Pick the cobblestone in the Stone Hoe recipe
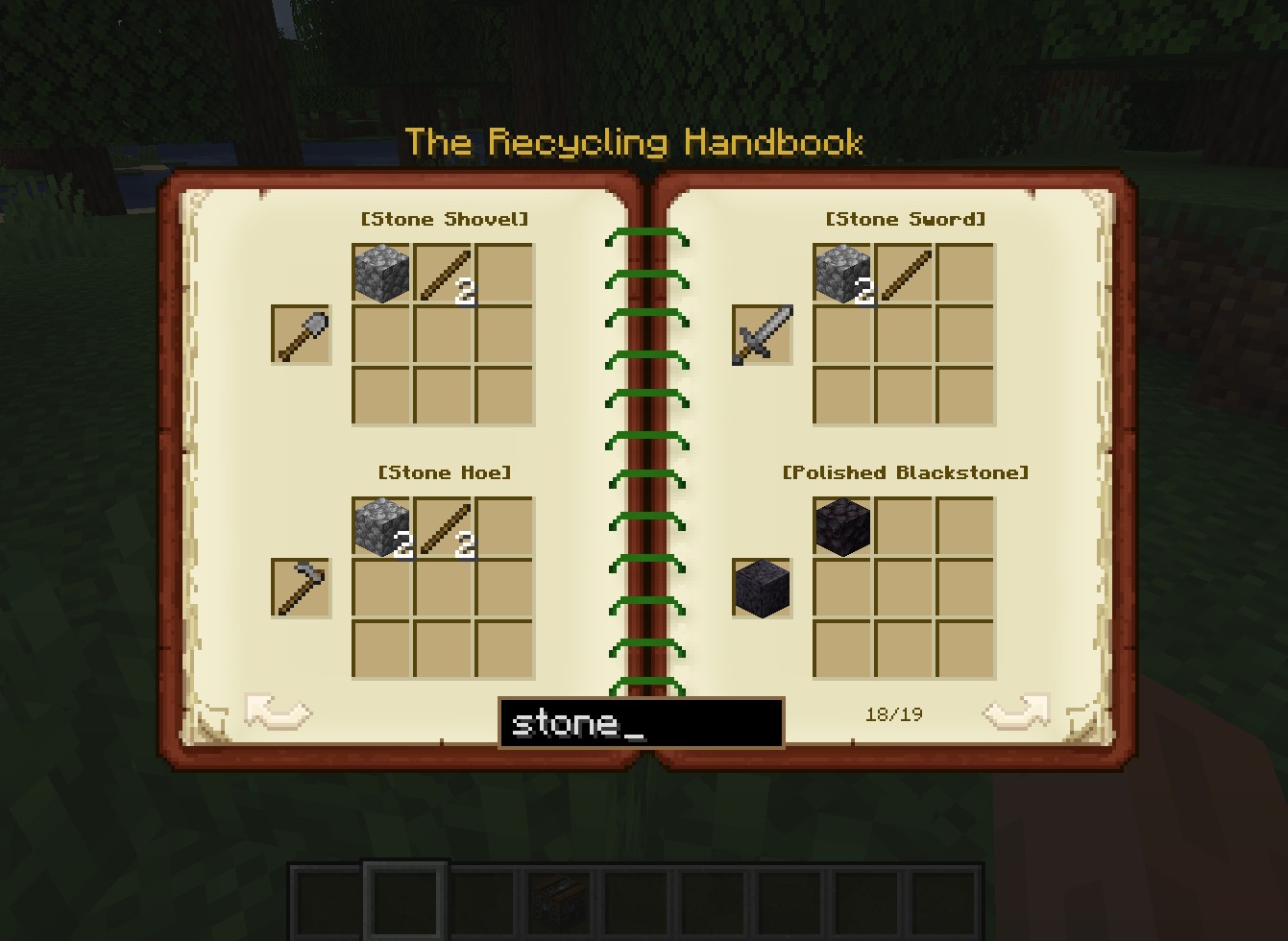 (x=381, y=527)
